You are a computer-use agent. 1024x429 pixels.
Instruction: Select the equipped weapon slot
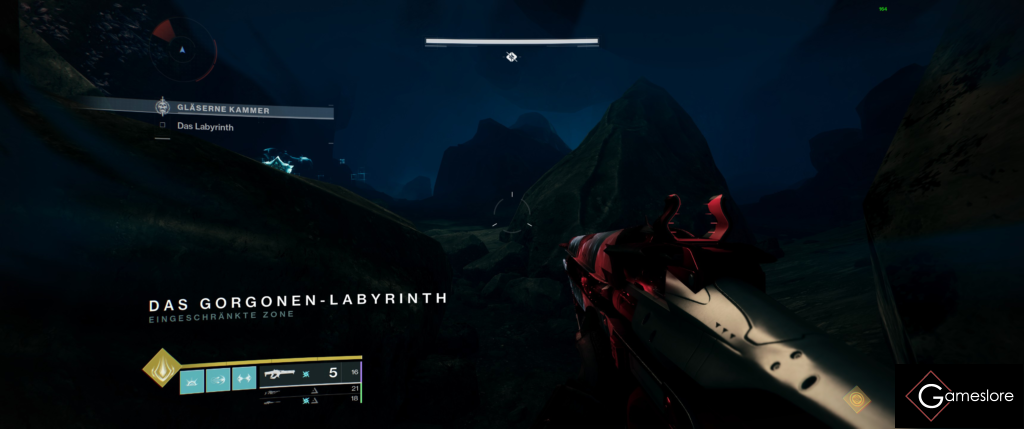point(308,375)
